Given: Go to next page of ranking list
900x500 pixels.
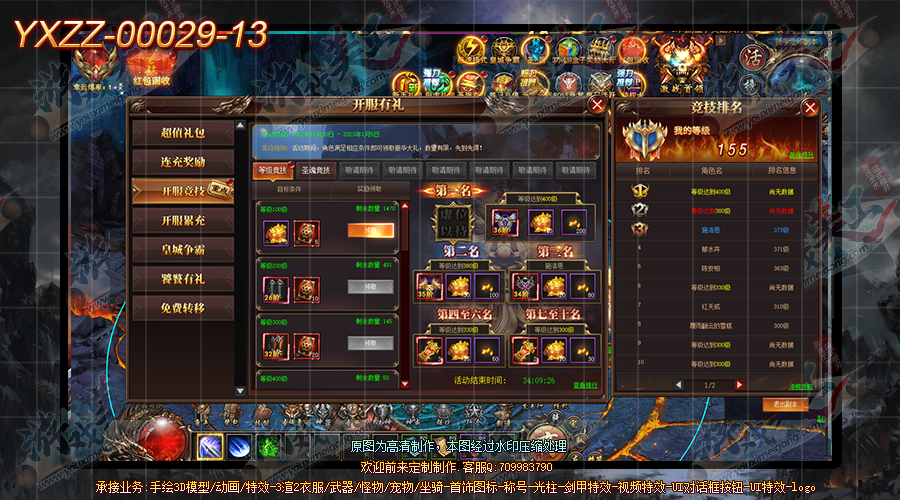Looking at the screenshot, I should 740,384.
